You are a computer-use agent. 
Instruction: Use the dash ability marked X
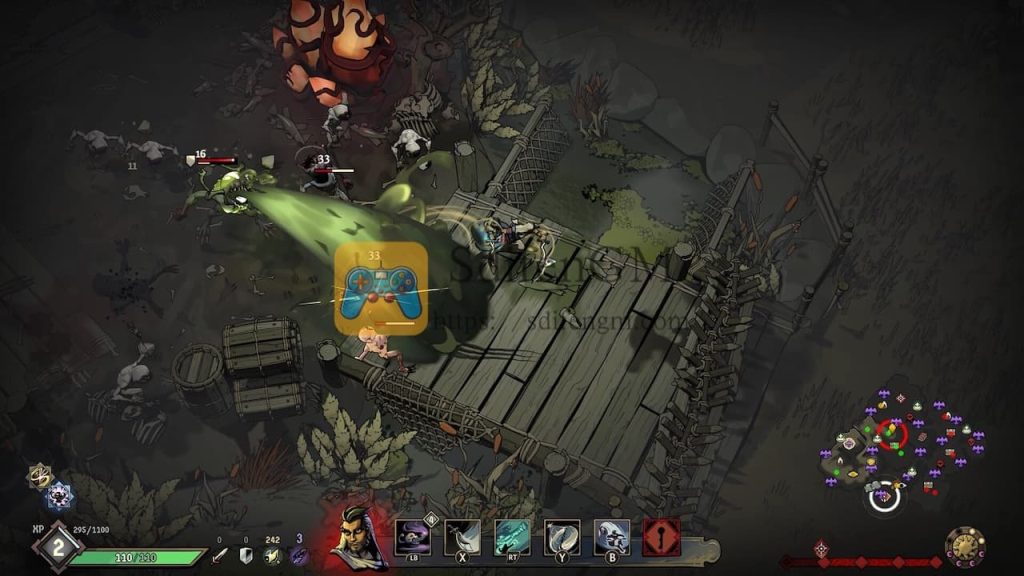(x=462, y=537)
